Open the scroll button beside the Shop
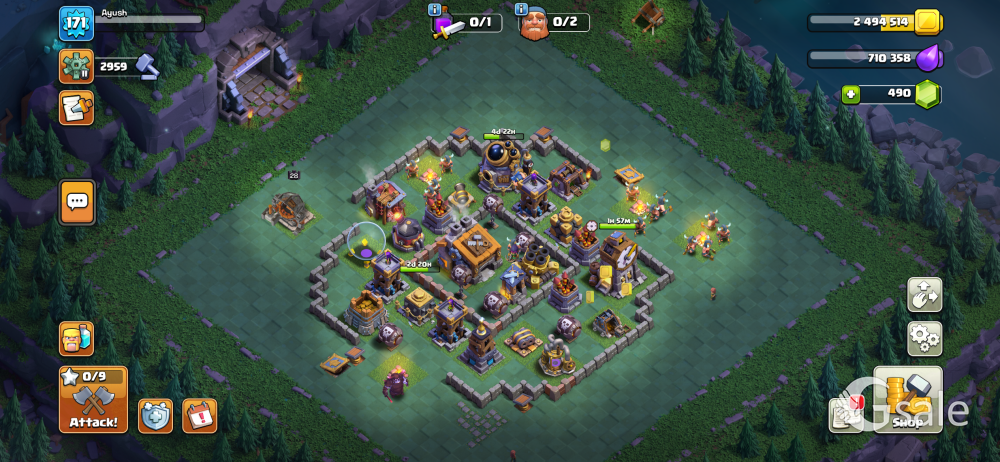Image resolution: width=1000 pixels, height=462 pixels. point(846,414)
